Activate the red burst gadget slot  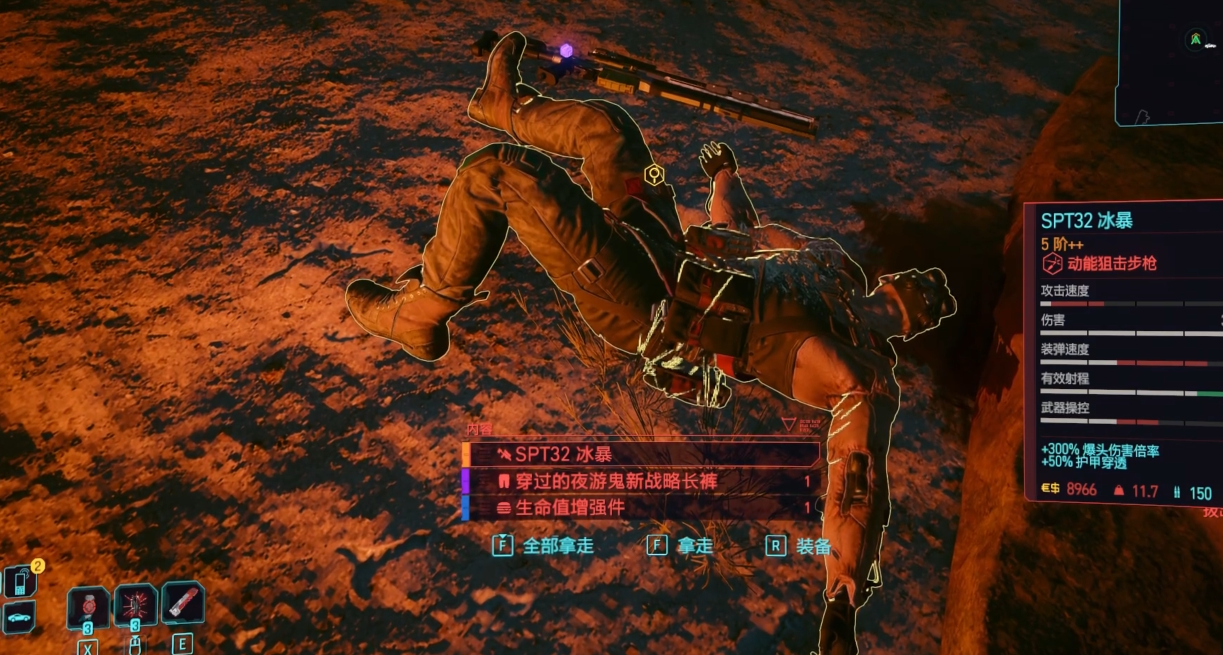point(136,605)
